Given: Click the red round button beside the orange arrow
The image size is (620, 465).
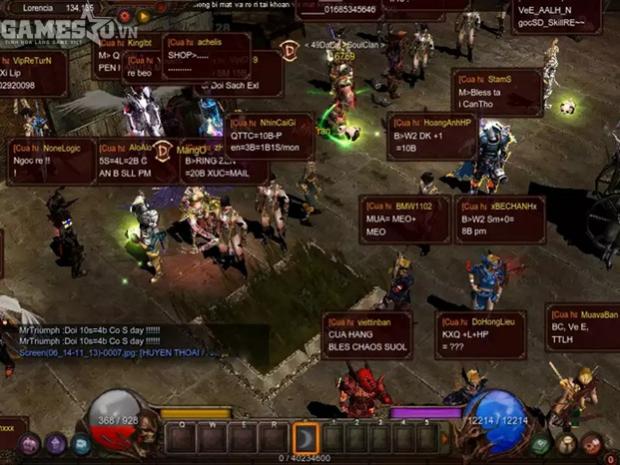Looking at the screenshot, I should point(124,16).
